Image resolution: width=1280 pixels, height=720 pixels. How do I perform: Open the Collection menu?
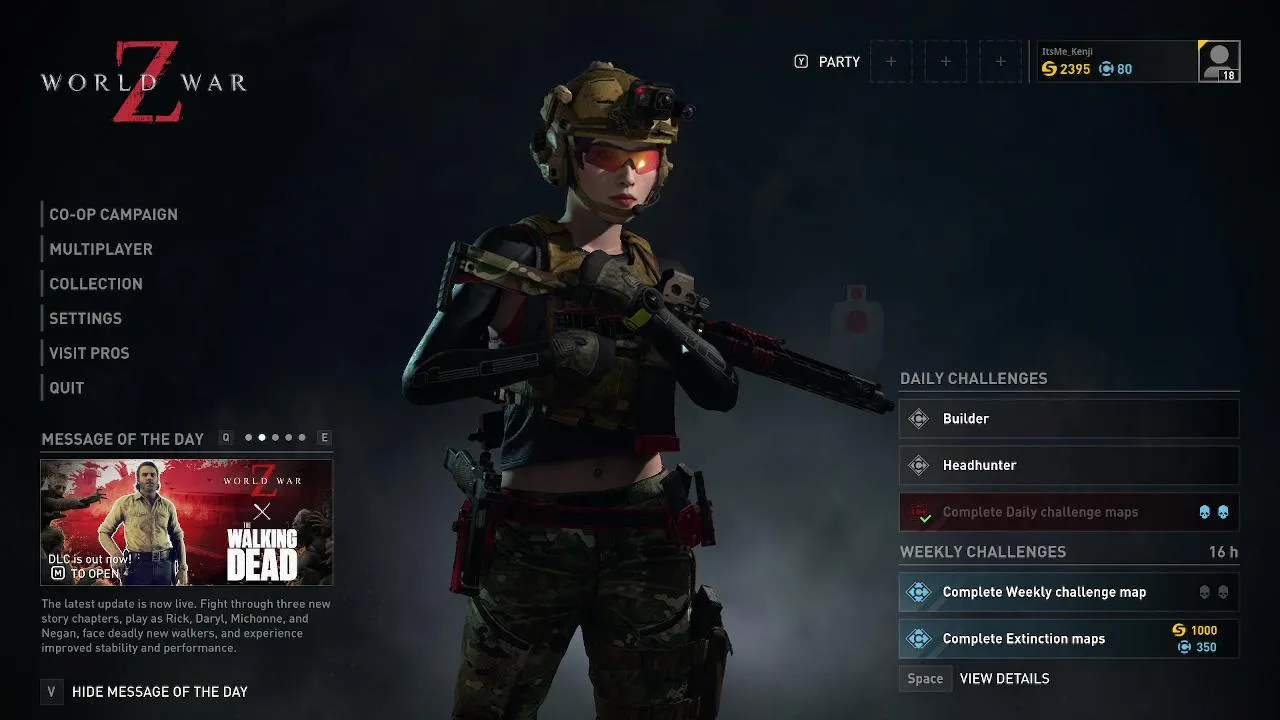(96, 284)
